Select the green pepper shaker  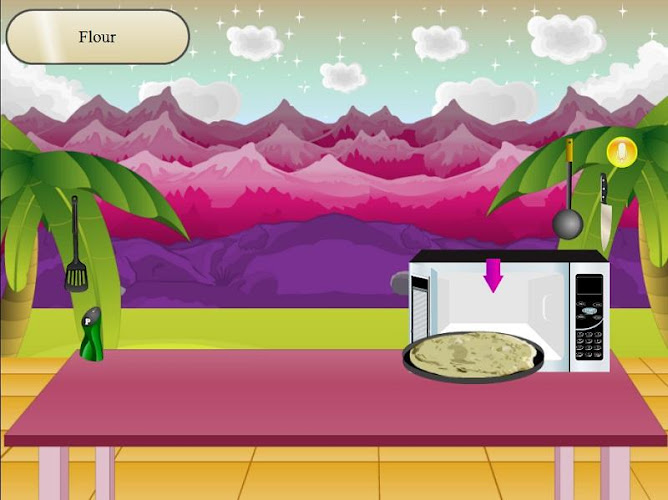tap(92, 334)
